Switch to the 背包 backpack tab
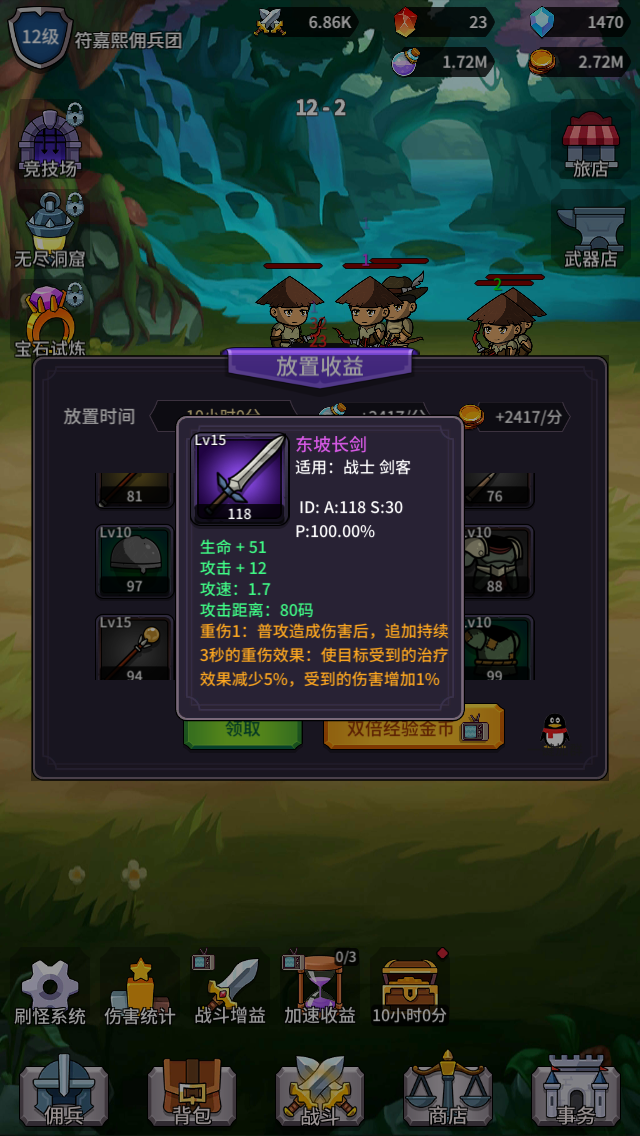The image size is (640, 1136). pos(192,1090)
